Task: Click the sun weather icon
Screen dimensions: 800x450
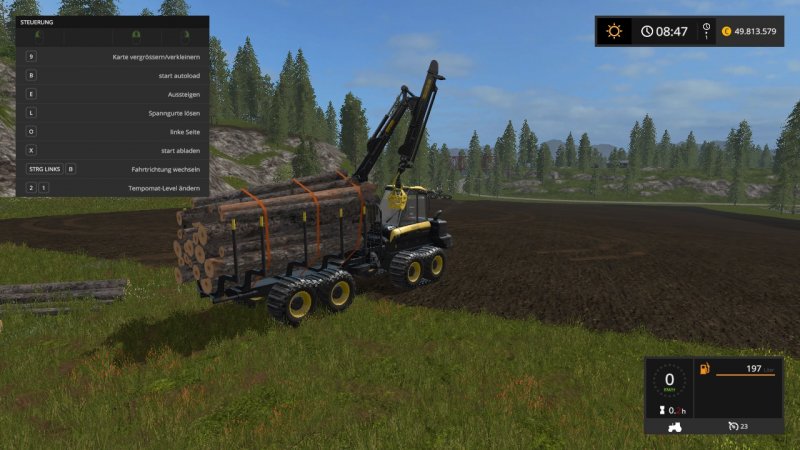Action: (x=614, y=31)
